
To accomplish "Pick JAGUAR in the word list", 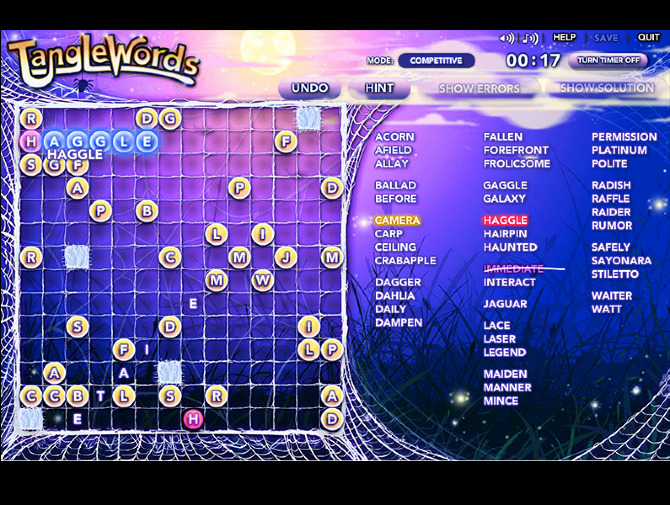I will pyautogui.click(x=505, y=304).
